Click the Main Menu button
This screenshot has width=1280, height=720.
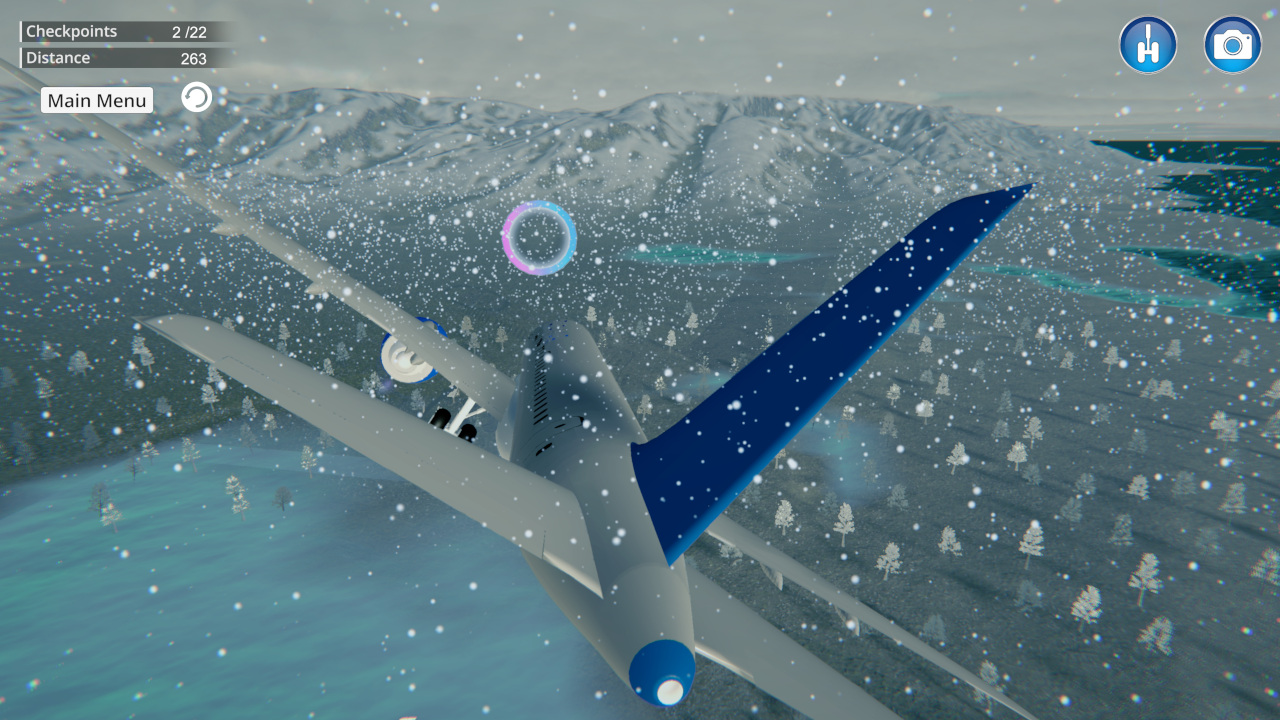96,100
